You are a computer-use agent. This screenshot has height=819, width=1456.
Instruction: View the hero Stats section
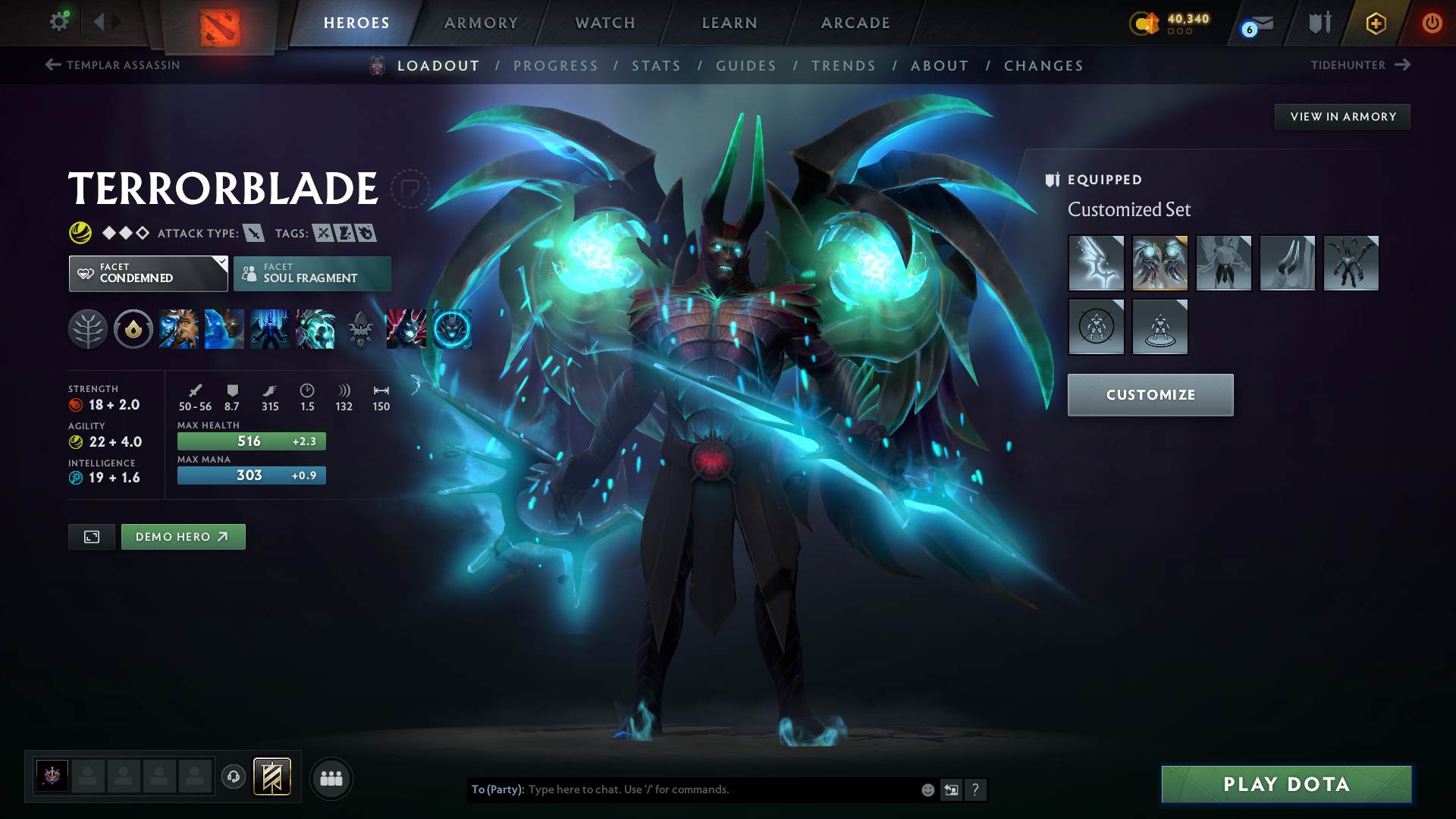click(x=656, y=66)
